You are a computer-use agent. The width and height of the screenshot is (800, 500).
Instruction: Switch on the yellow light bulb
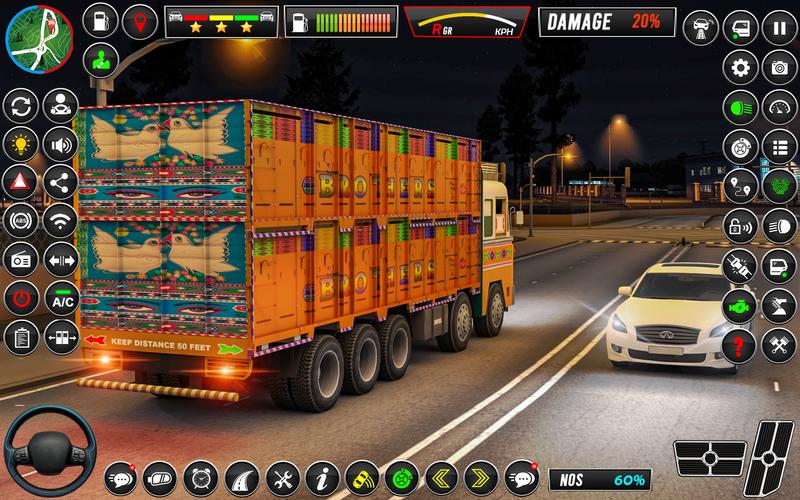pos(20,144)
